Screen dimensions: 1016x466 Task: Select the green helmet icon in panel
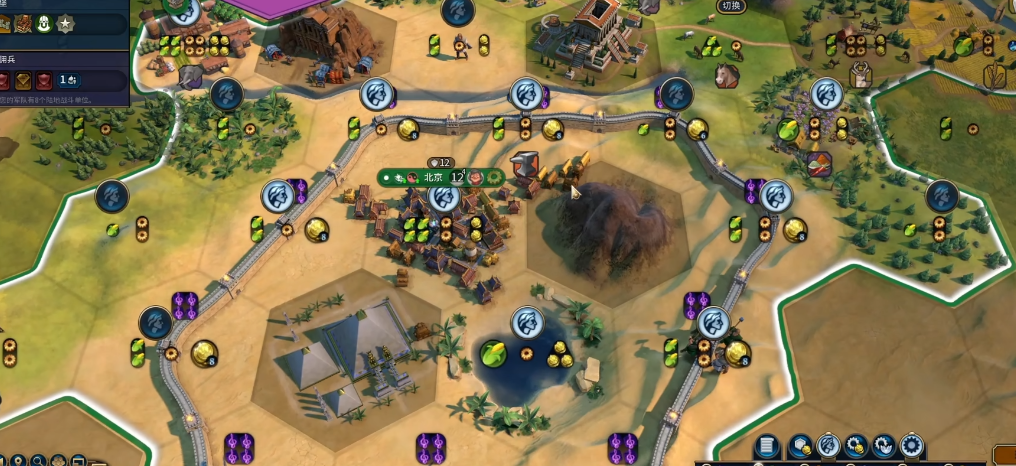coord(44,23)
